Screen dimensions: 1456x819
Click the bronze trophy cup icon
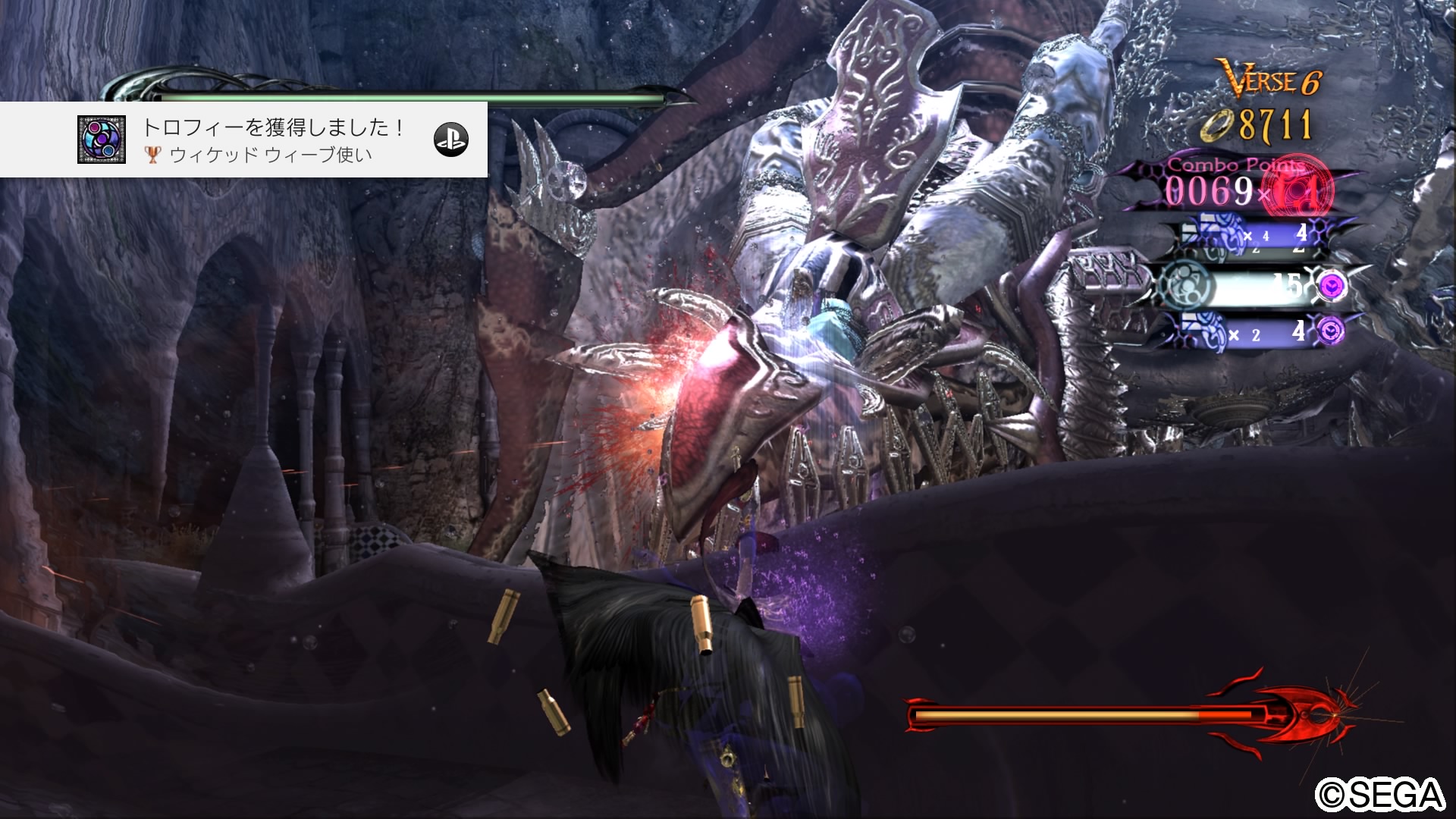pyautogui.click(x=154, y=154)
